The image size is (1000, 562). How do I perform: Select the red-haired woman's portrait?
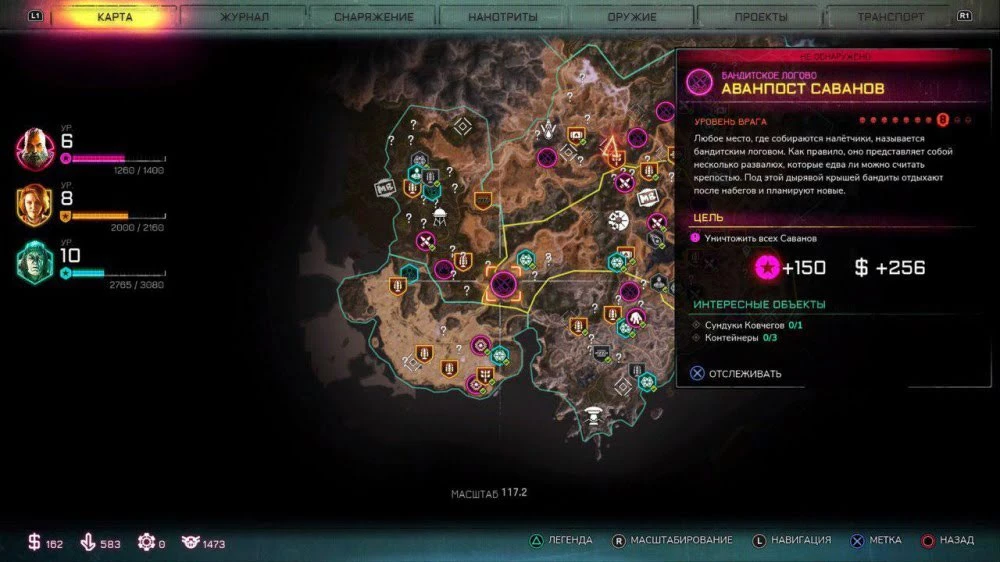point(34,205)
